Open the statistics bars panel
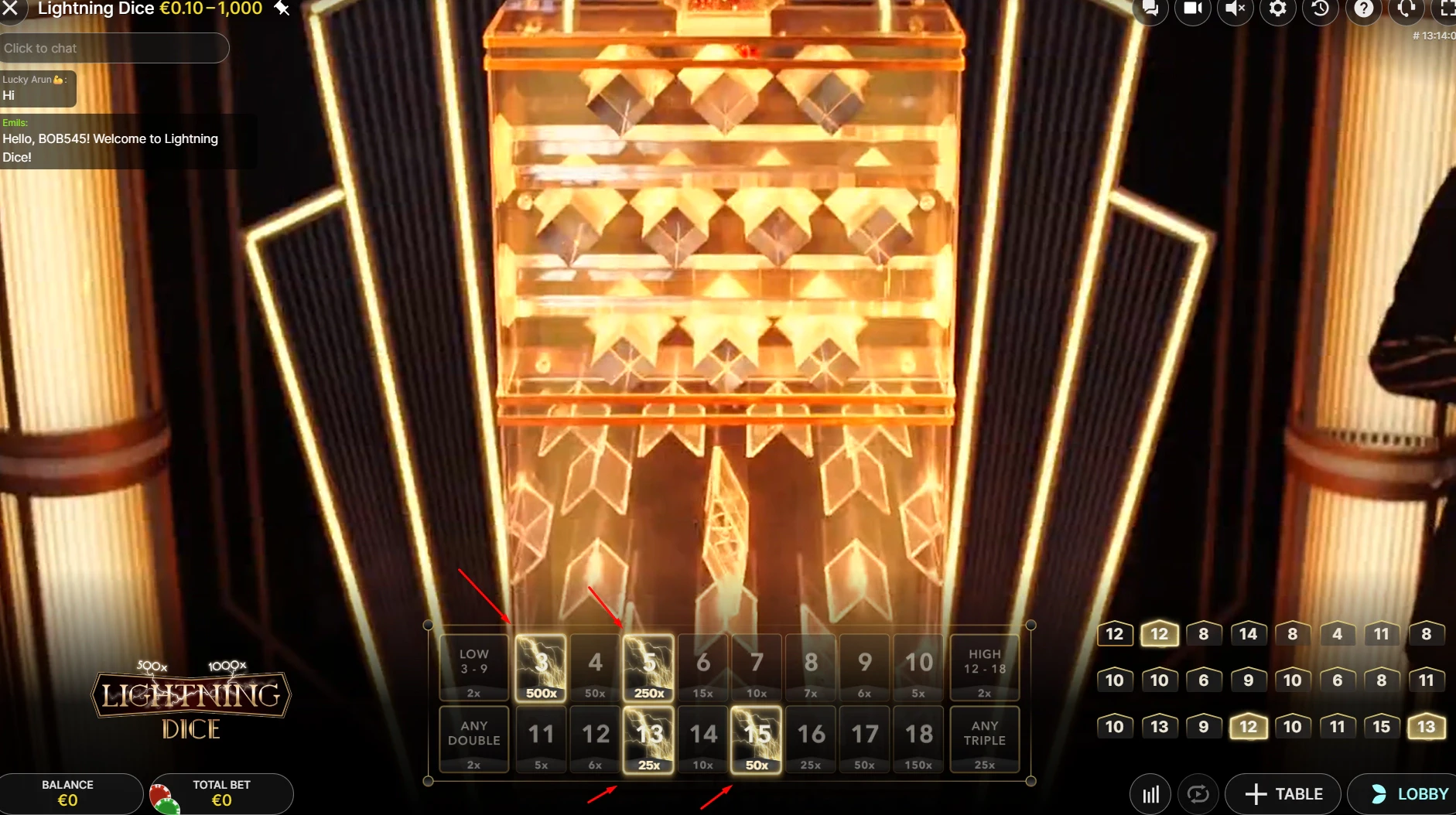This screenshot has width=1456, height=815. coord(1150,793)
